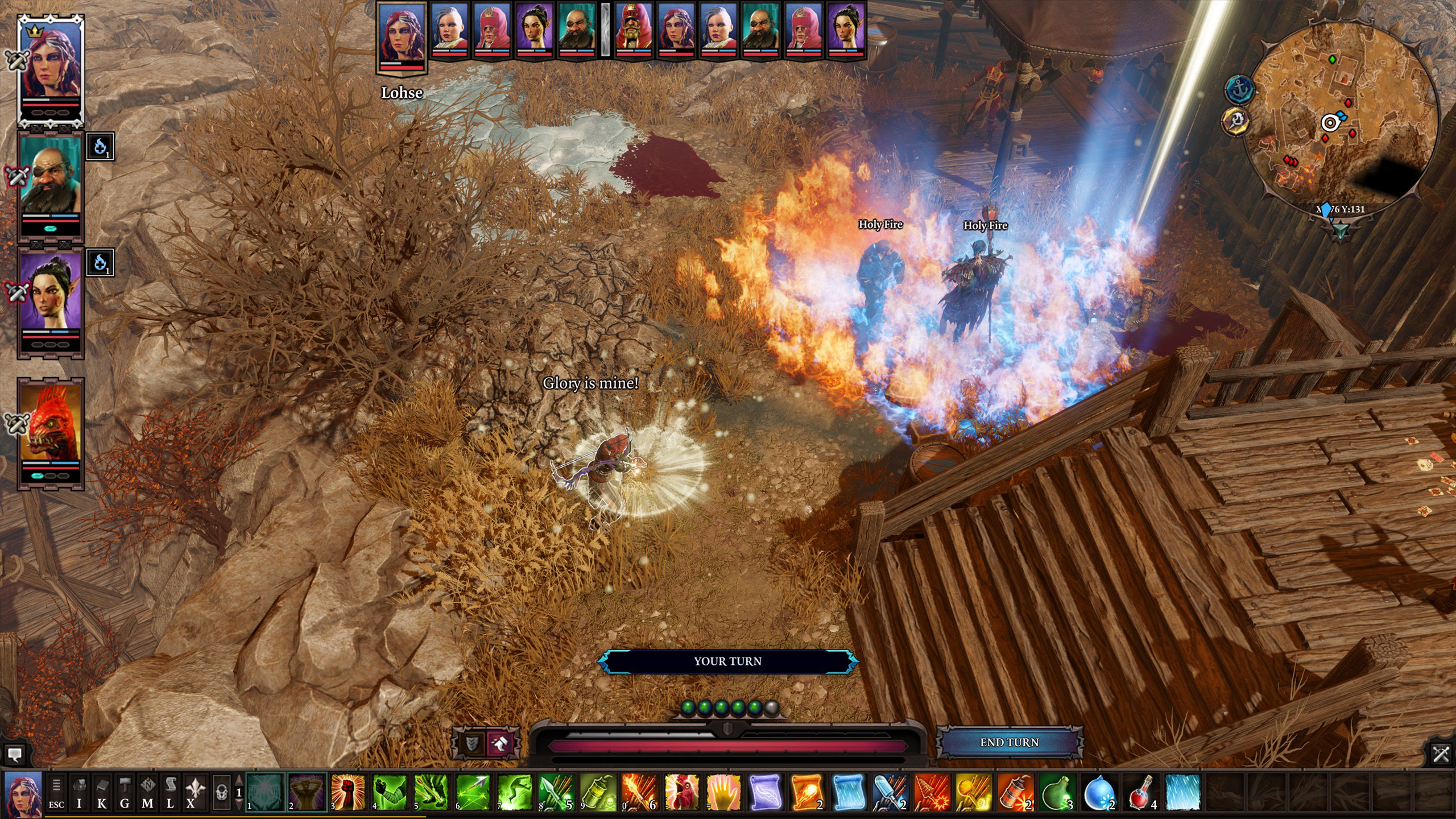Viewport: 1456px width, 819px height.
Task: Select the red health potion slot
Action: tap(1141, 792)
